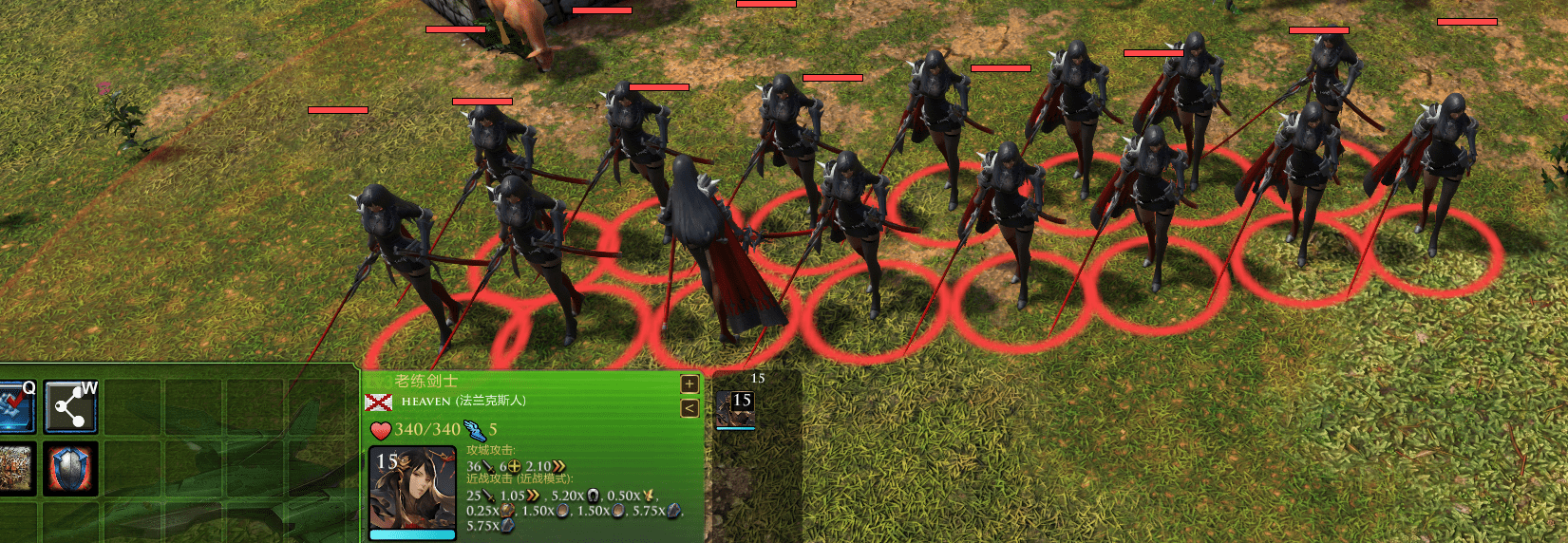Activate the Q command with red checkmark
Viewport: 1568px width, 543px height.
coord(16,406)
